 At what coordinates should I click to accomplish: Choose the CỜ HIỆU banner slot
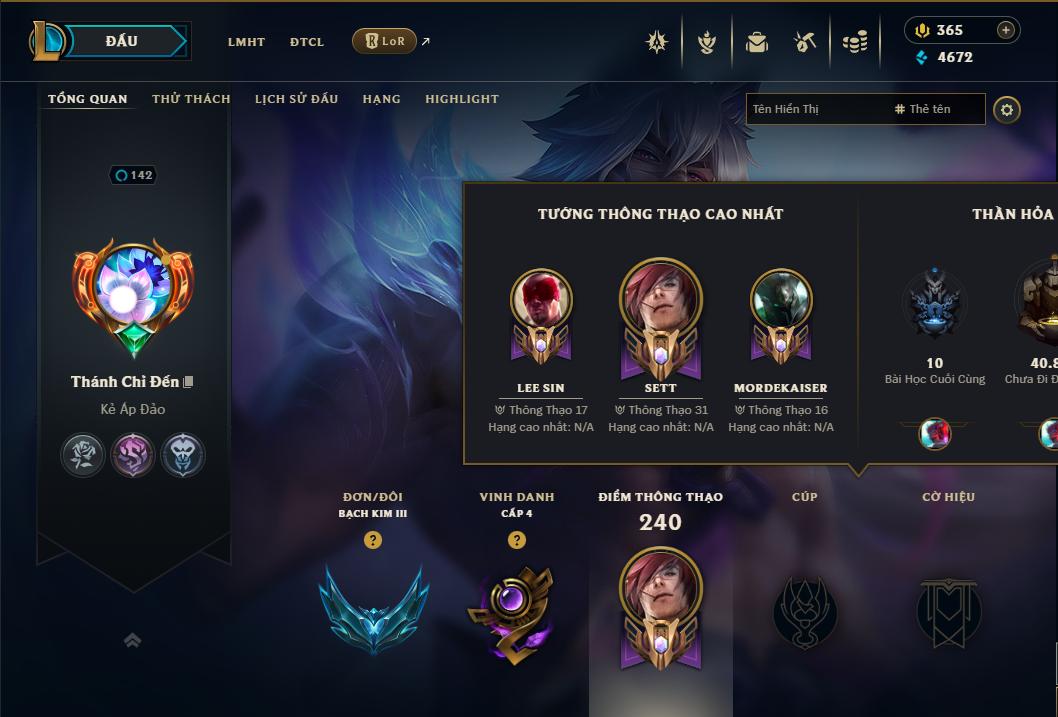[948, 612]
